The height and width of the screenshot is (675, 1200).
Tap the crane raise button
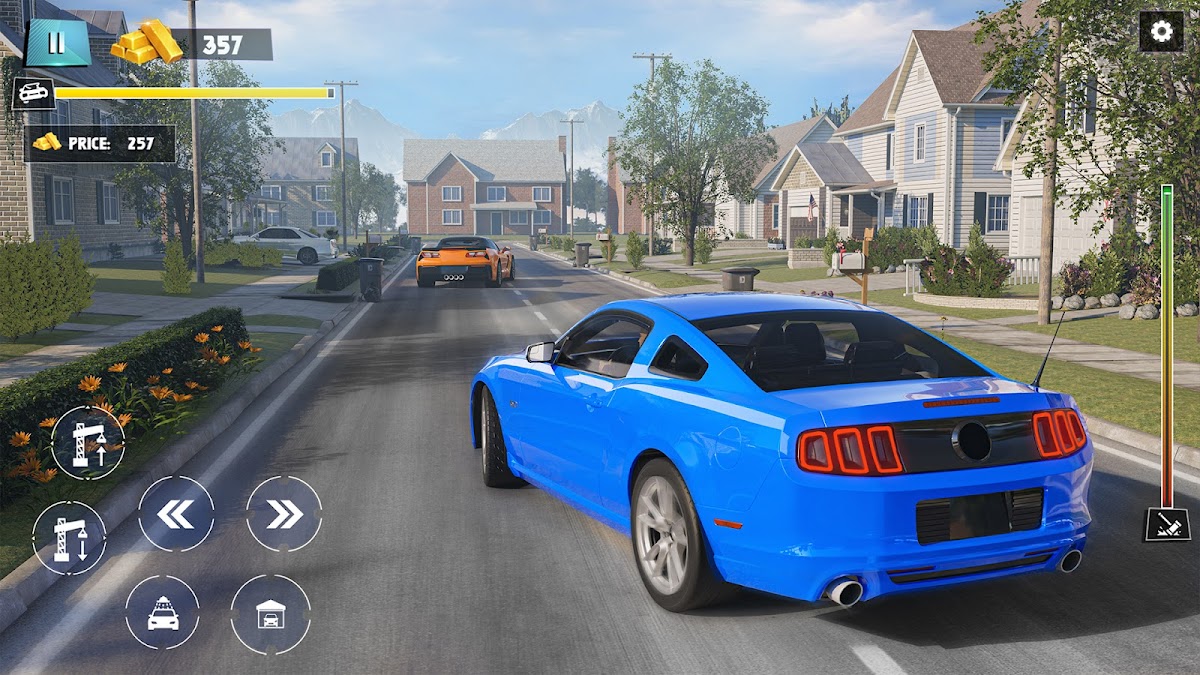tap(87, 443)
